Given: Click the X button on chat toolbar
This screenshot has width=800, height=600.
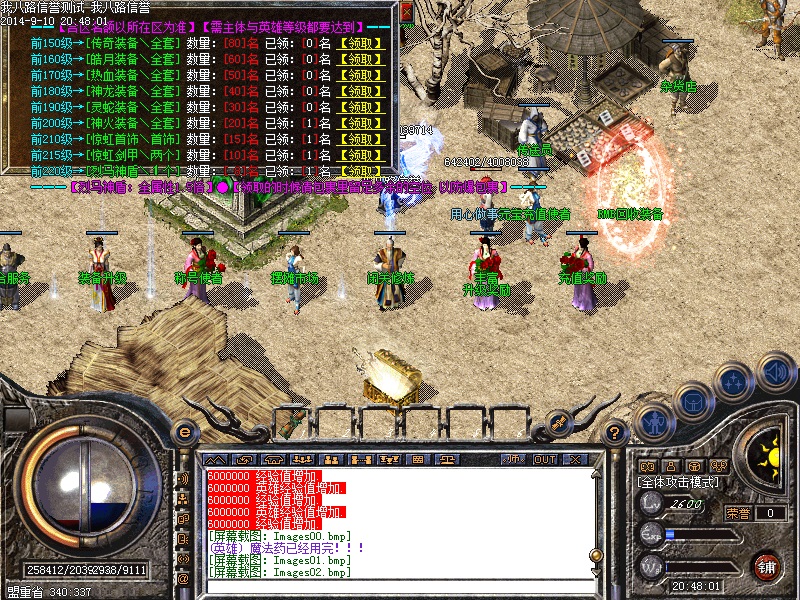Looking at the screenshot, I should pyautogui.click(x=576, y=459).
